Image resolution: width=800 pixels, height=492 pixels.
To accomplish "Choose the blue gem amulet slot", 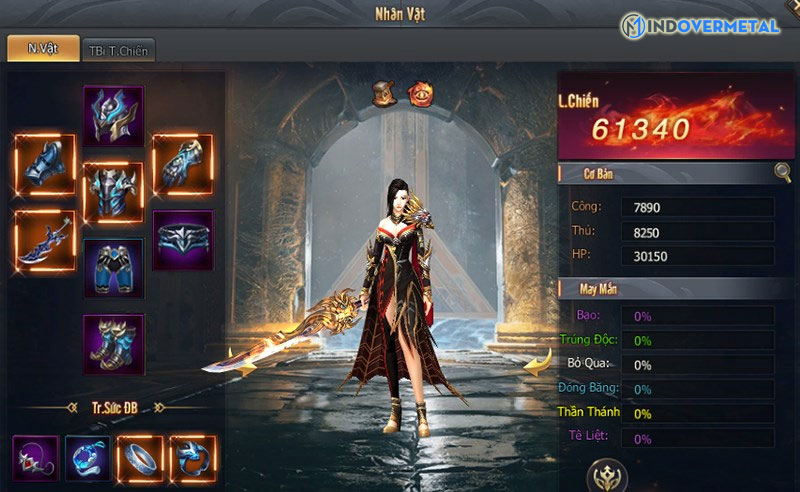I will tap(88, 459).
